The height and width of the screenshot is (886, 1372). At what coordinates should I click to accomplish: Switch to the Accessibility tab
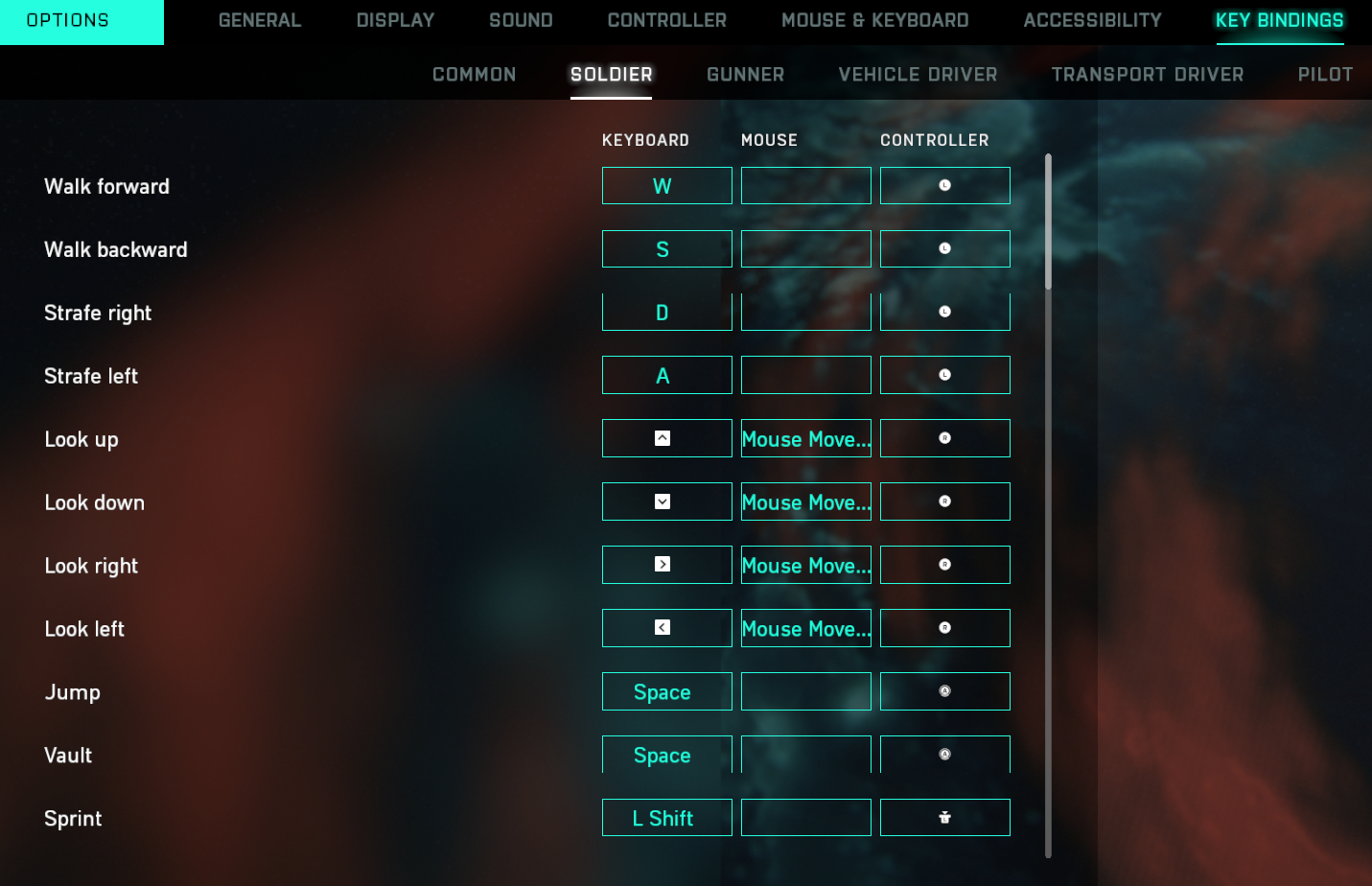(1092, 20)
